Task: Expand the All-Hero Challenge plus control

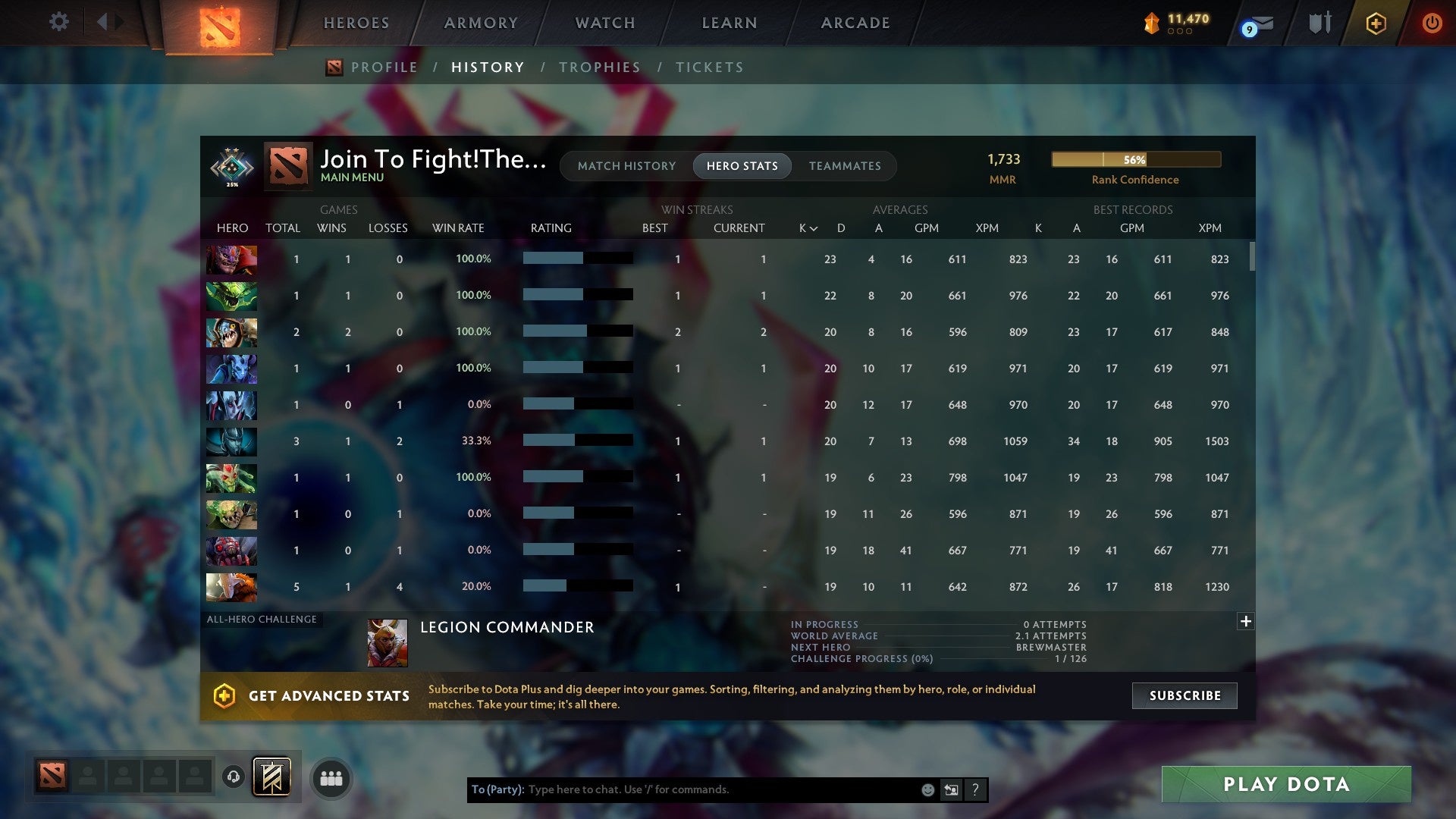Action: (1244, 620)
